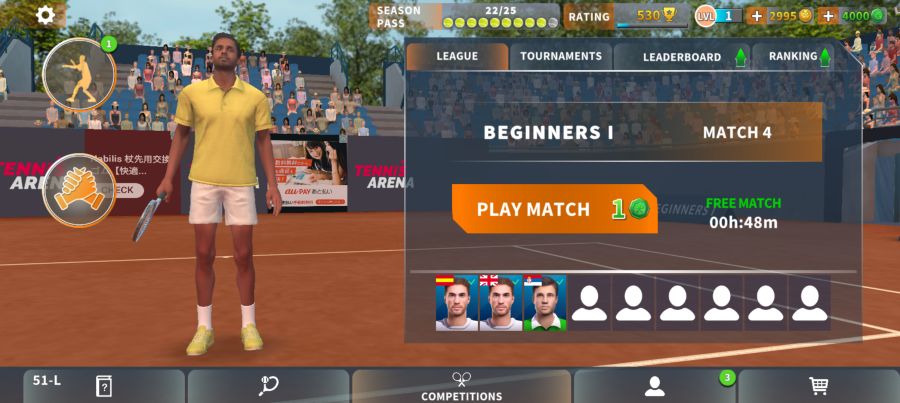Screen dimensions: 900x403
Task: Tap the tennis player skills circle icon
Action: tap(79, 74)
